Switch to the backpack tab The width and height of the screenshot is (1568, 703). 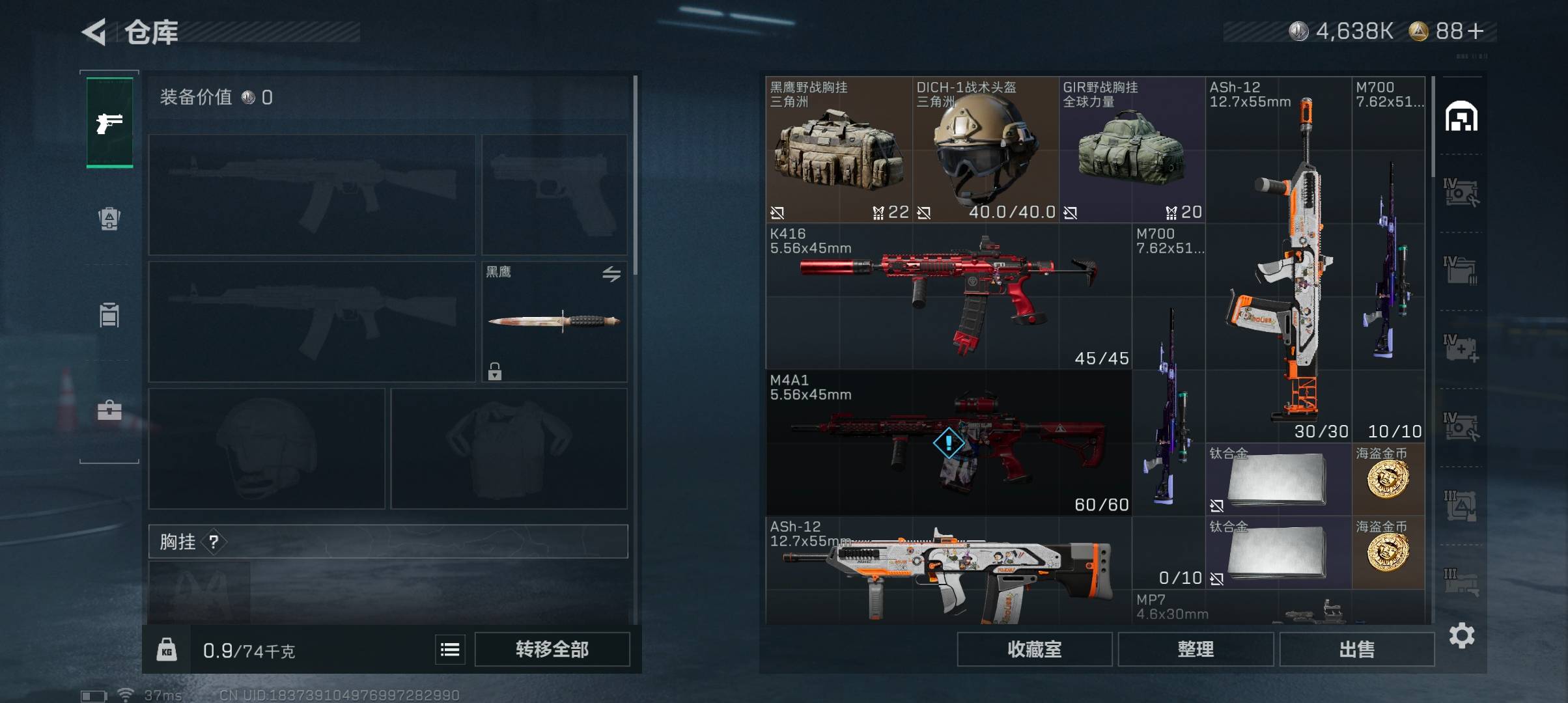coord(109,219)
